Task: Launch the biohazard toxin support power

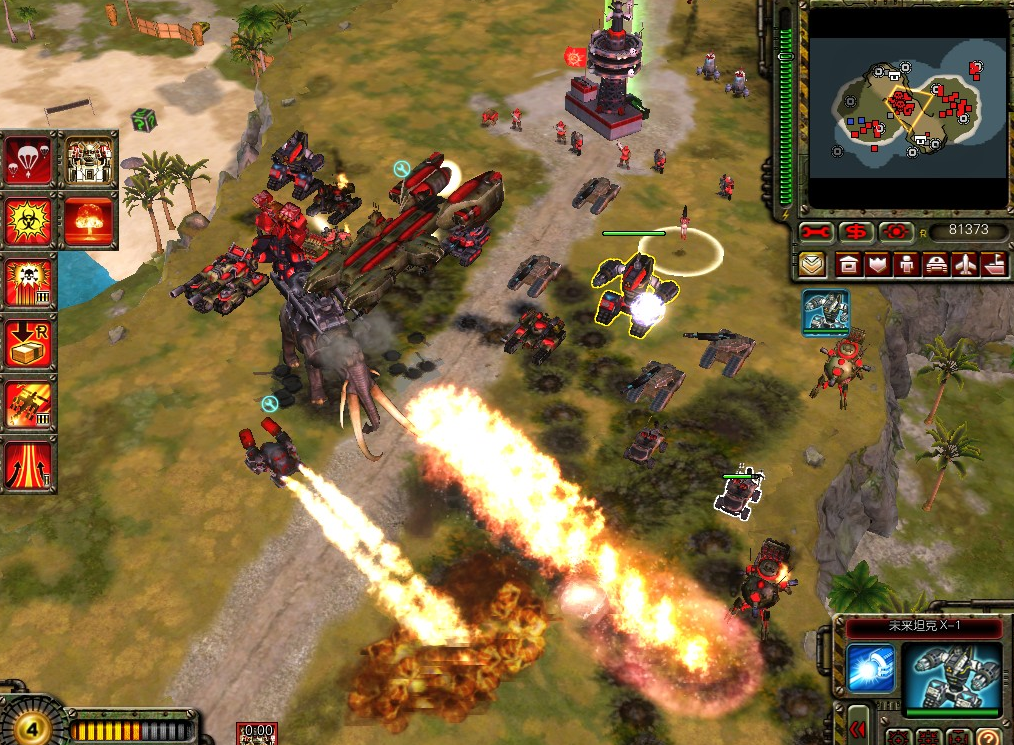Action: (x=29, y=221)
